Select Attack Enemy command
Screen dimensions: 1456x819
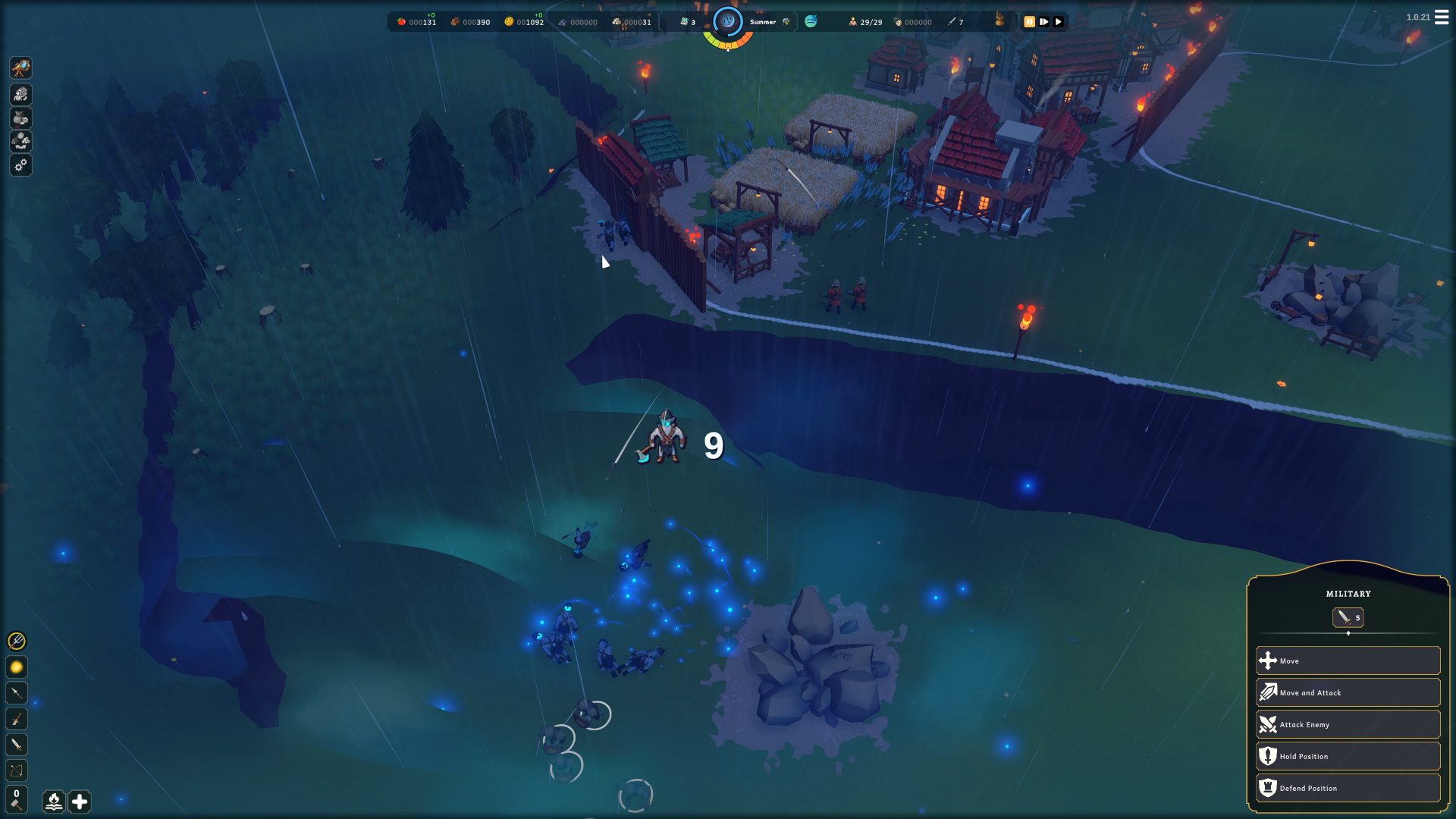coord(1348,724)
